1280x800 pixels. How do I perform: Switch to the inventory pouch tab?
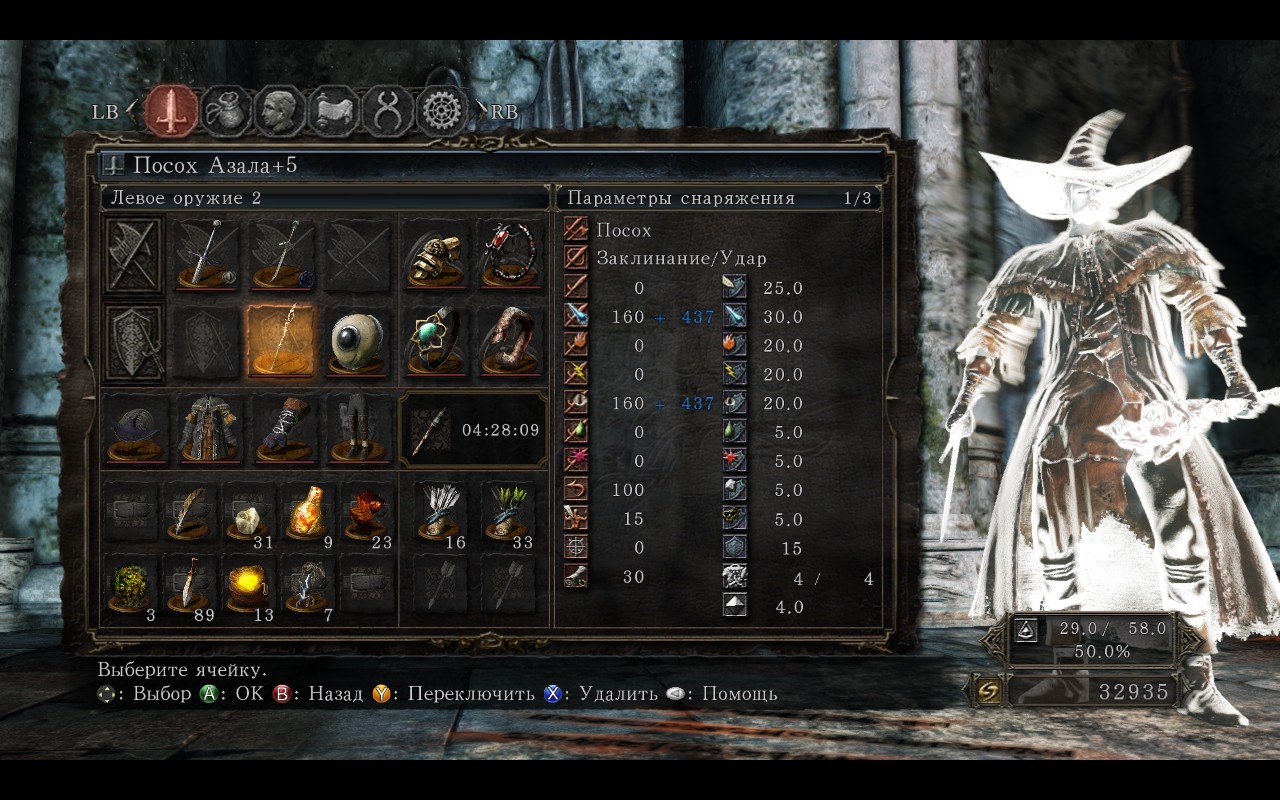(226, 111)
